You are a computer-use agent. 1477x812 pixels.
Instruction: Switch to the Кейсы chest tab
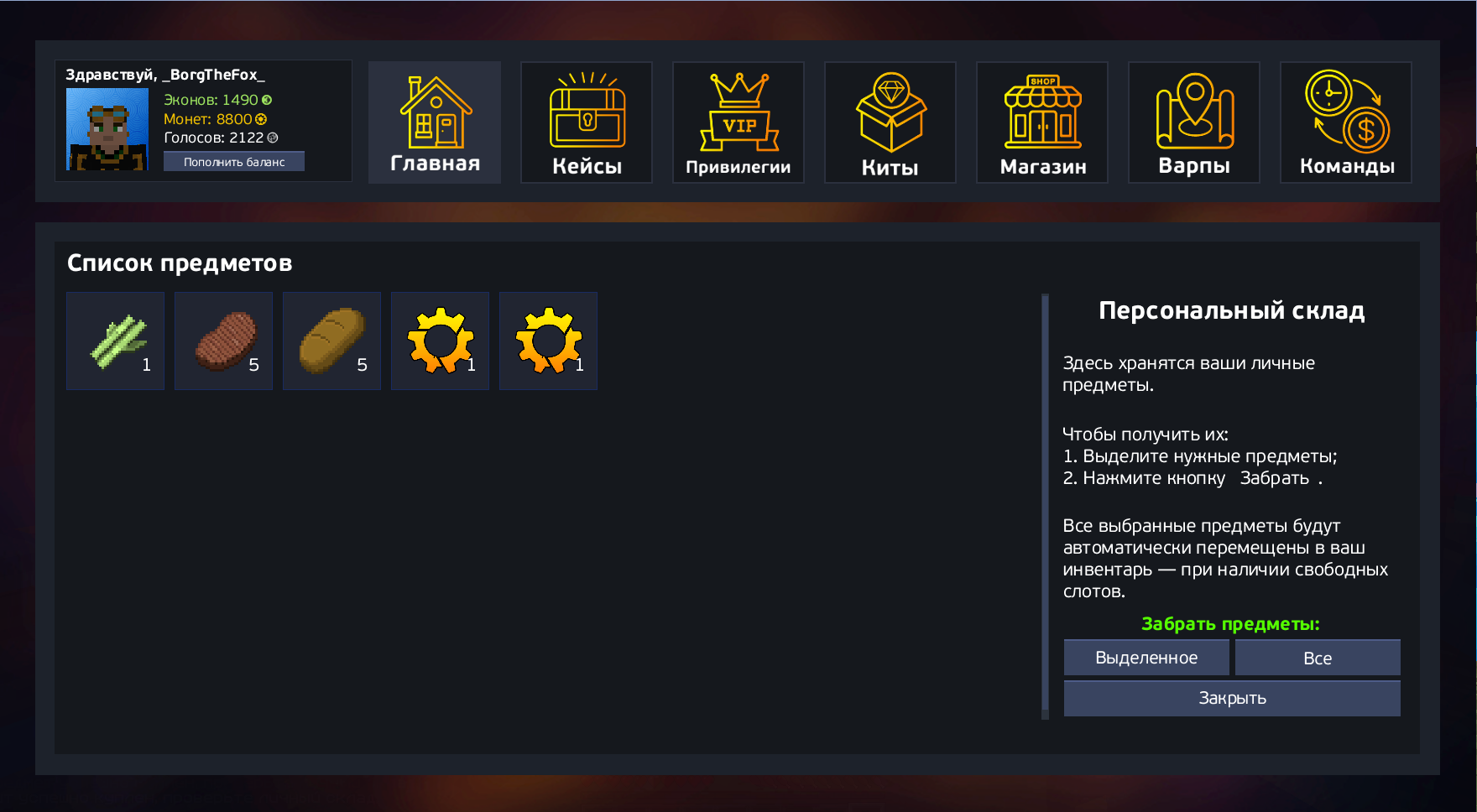[587, 122]
